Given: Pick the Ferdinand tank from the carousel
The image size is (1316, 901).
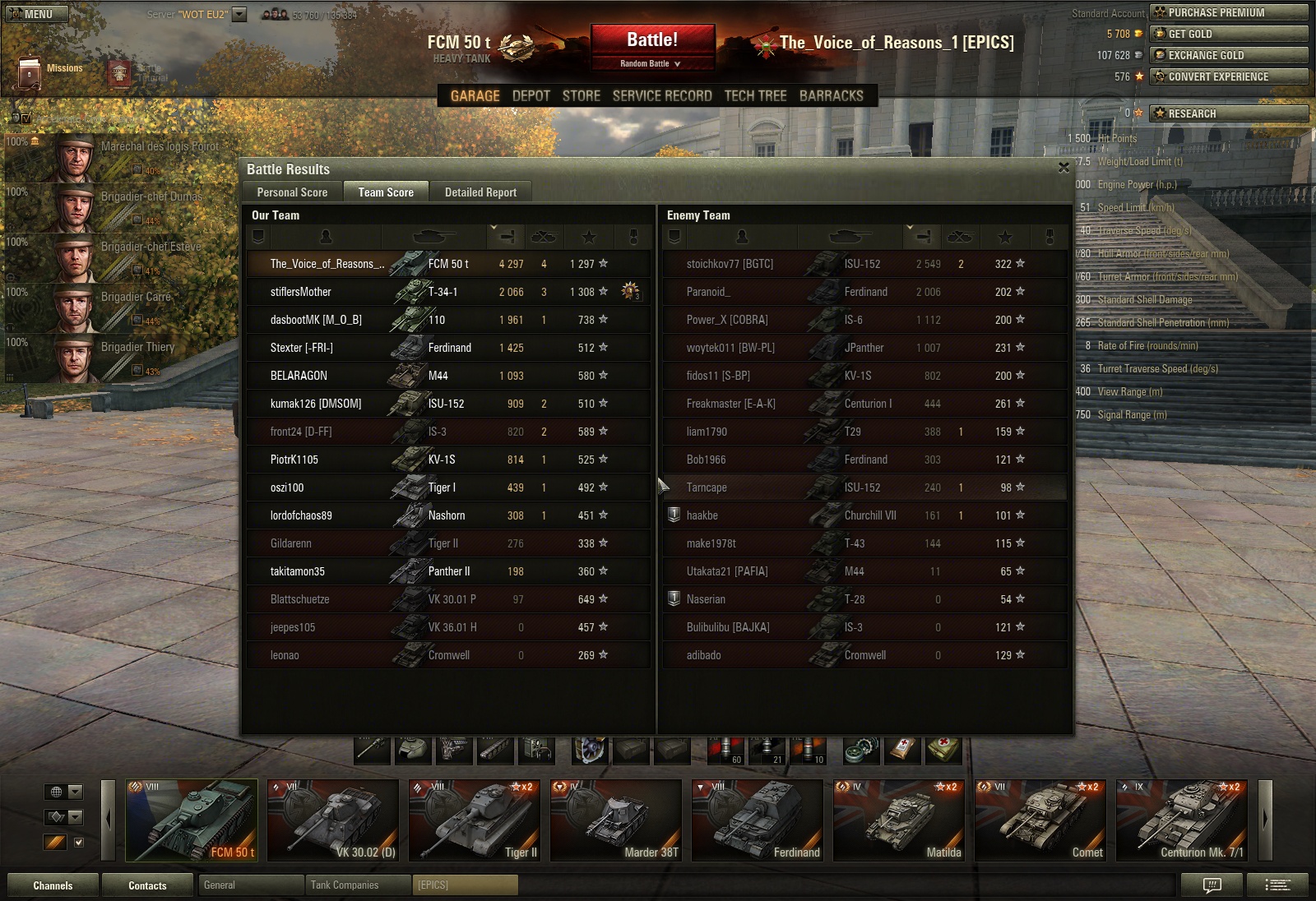Looking at the screenshot, I should 758,820.
